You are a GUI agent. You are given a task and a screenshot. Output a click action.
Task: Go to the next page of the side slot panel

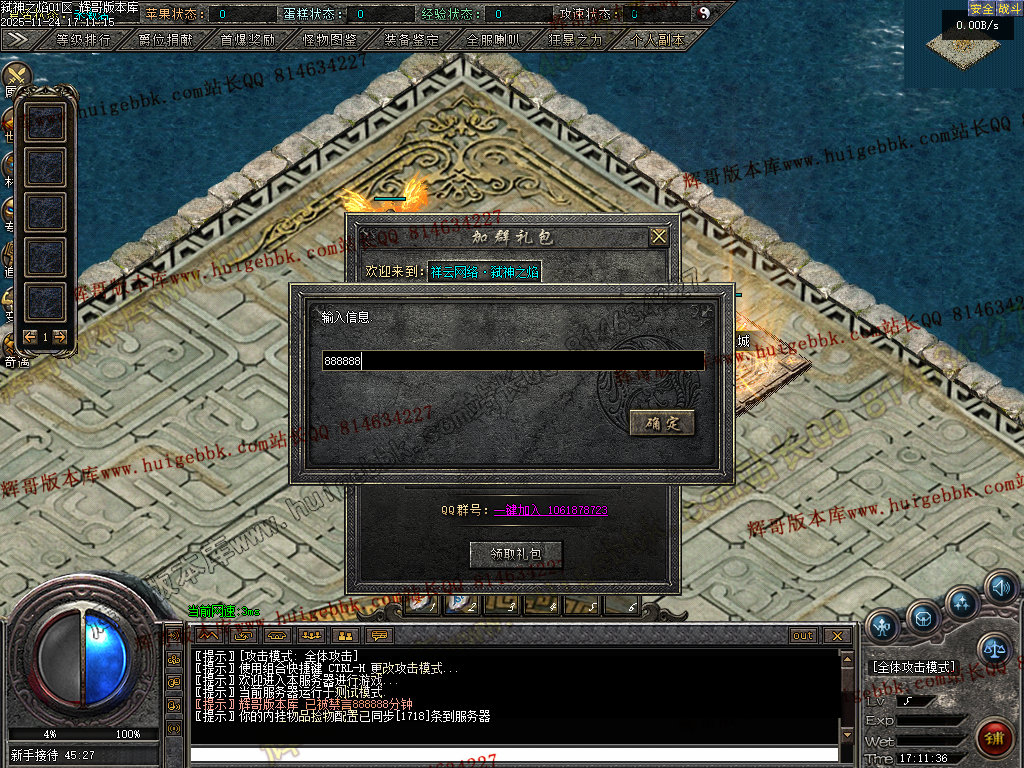tap(60, 337)
